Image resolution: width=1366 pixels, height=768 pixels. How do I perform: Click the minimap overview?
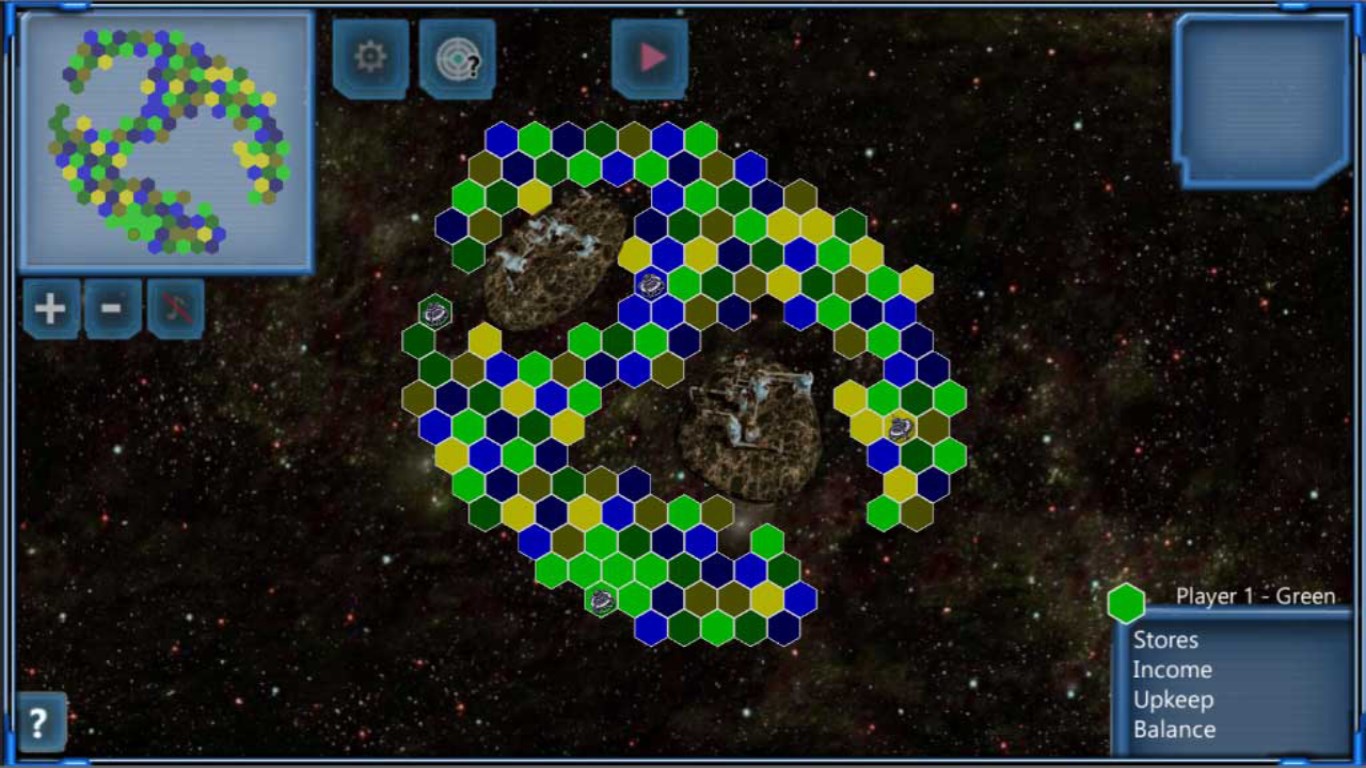pyautogui.click(x=166, y=141)
